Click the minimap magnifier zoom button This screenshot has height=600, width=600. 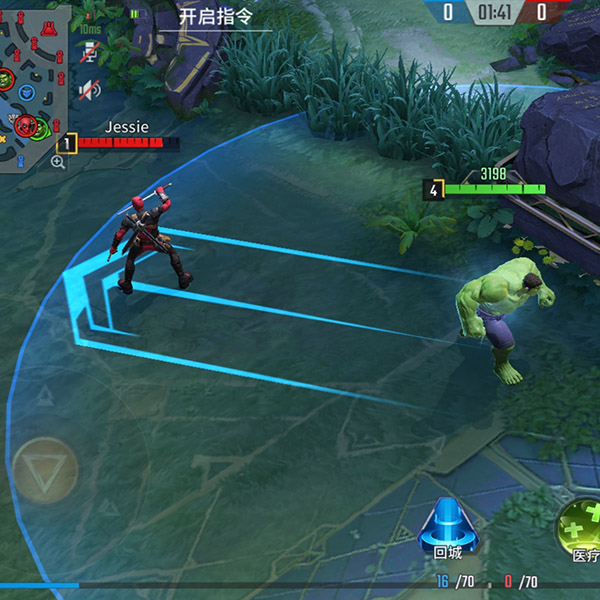[58, 161]
